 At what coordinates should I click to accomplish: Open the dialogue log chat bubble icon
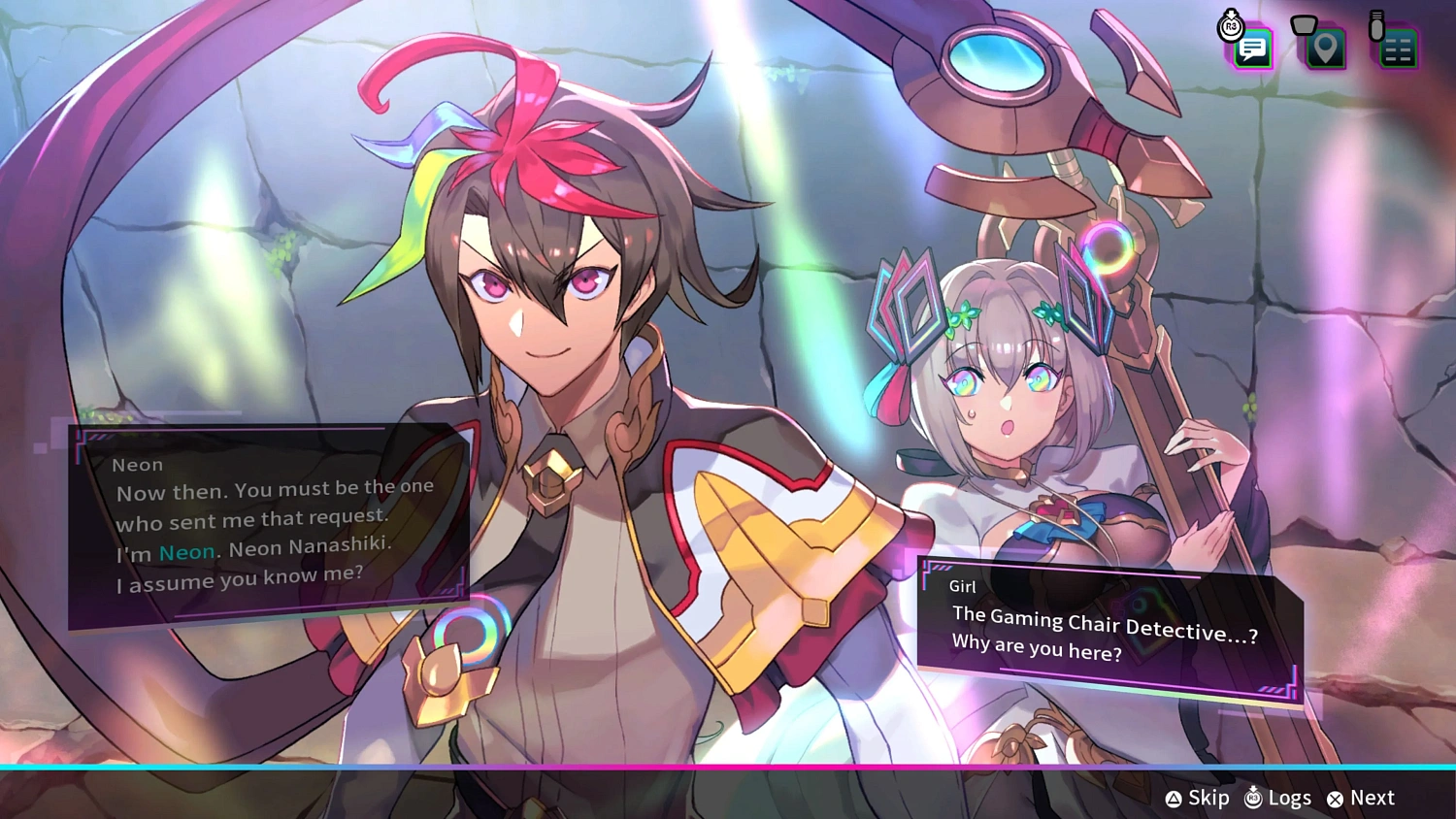1251,49
